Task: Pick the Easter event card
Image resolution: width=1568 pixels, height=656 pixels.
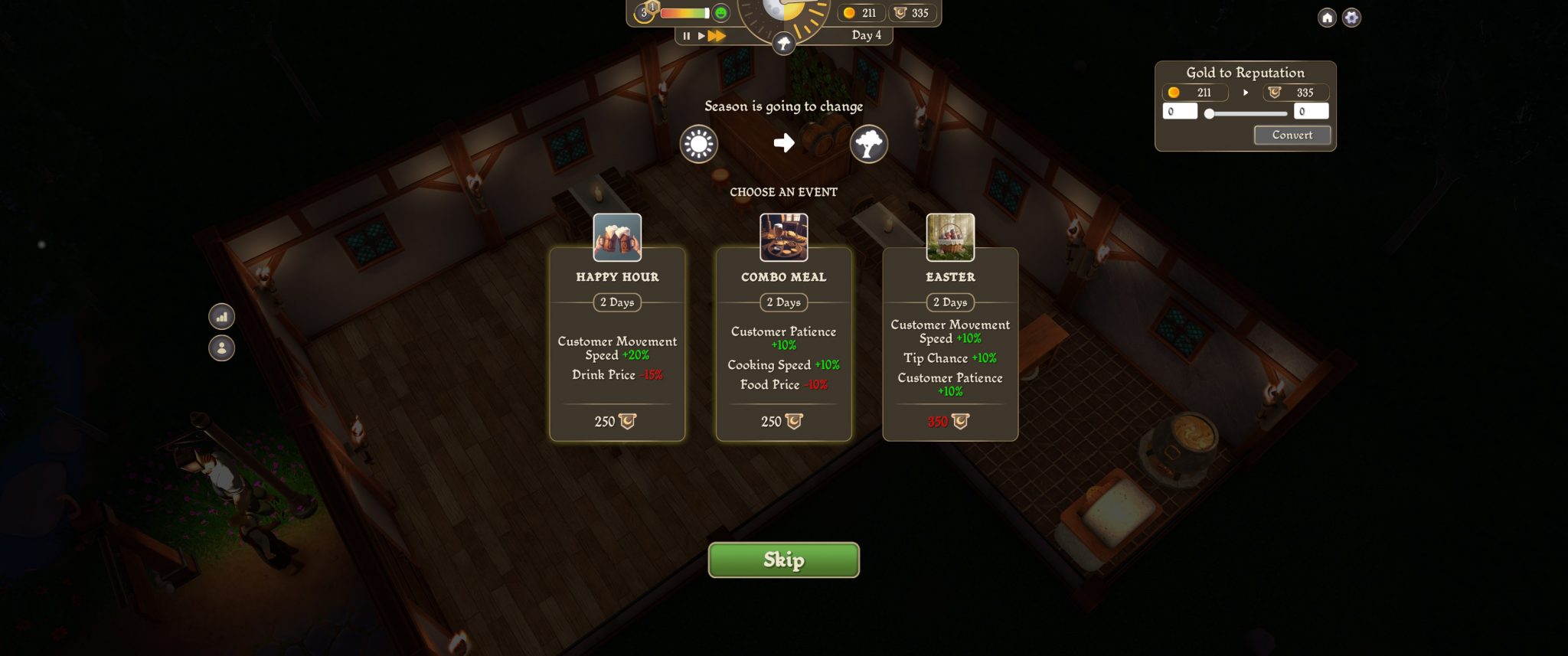Action: 950,344
